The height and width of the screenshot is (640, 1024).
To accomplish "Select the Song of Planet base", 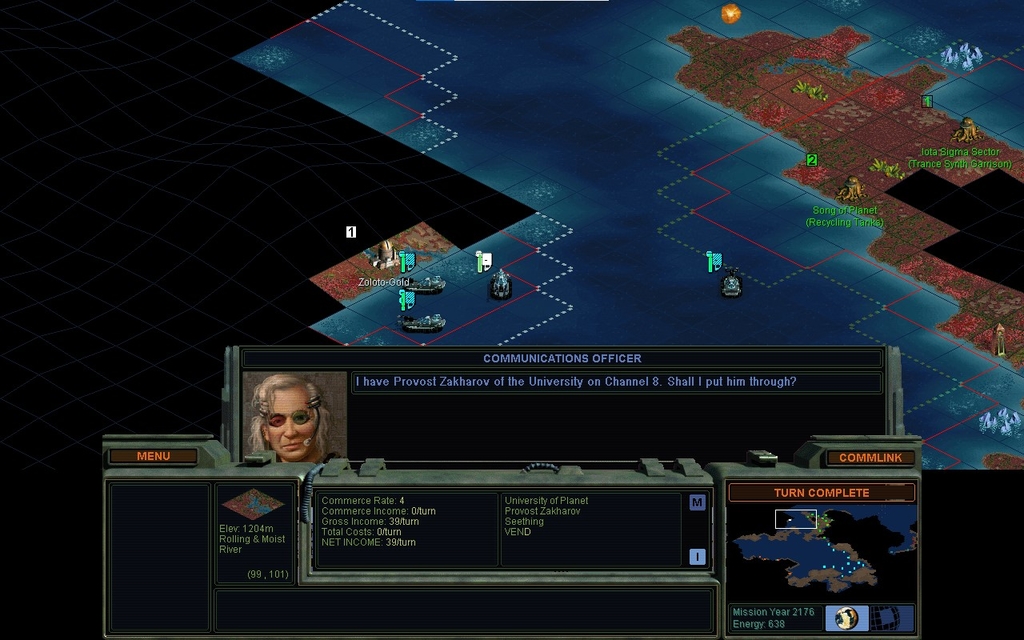I will 851,188.
